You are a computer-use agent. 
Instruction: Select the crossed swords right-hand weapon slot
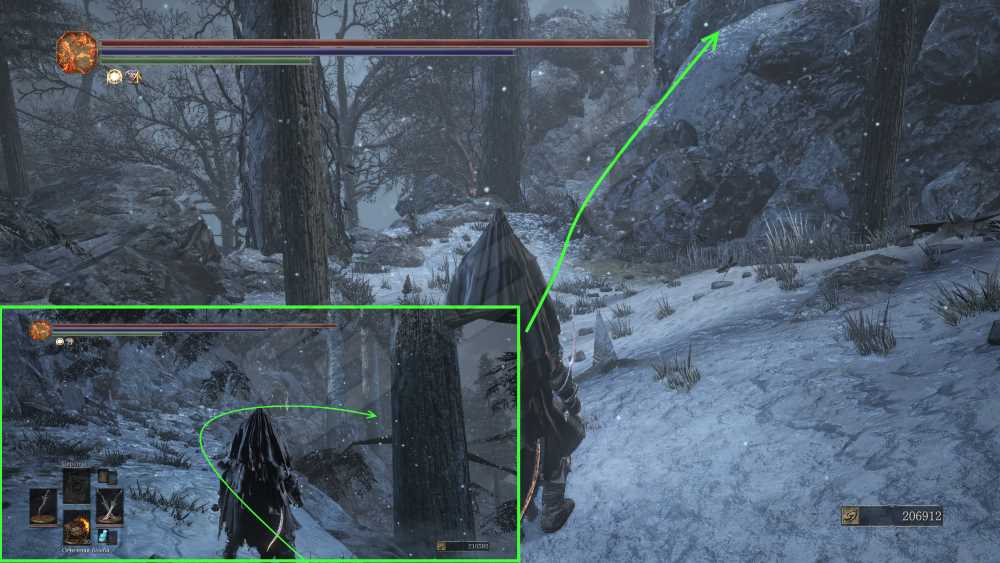pos(110,505)
